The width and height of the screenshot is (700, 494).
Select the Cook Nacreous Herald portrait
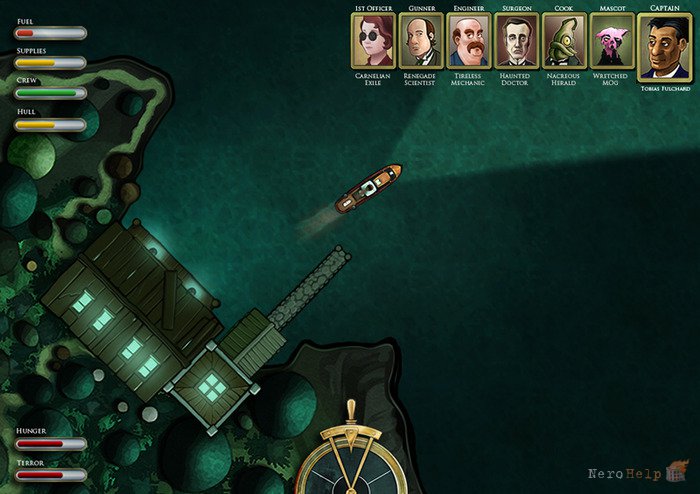564,41
